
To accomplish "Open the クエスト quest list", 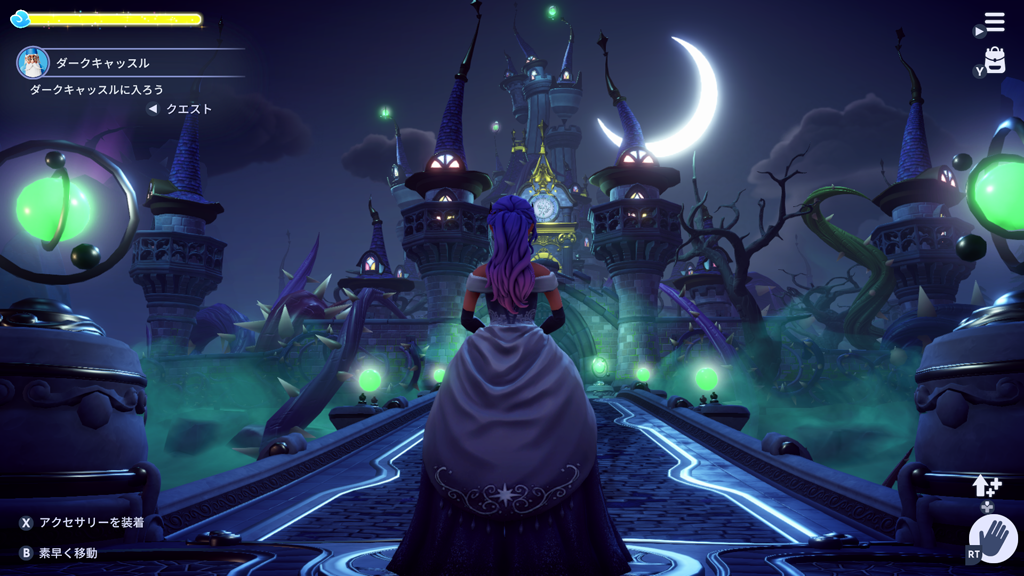I will coord(188,109).
